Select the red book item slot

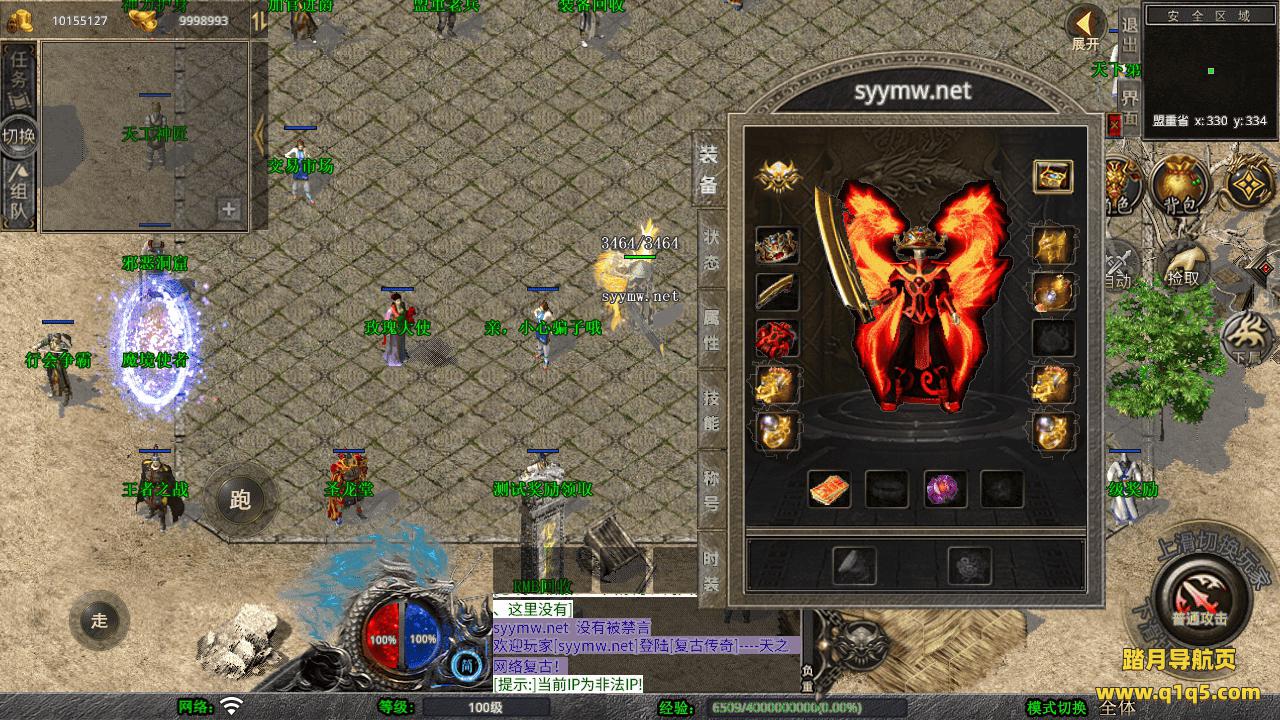pos(829,489)
